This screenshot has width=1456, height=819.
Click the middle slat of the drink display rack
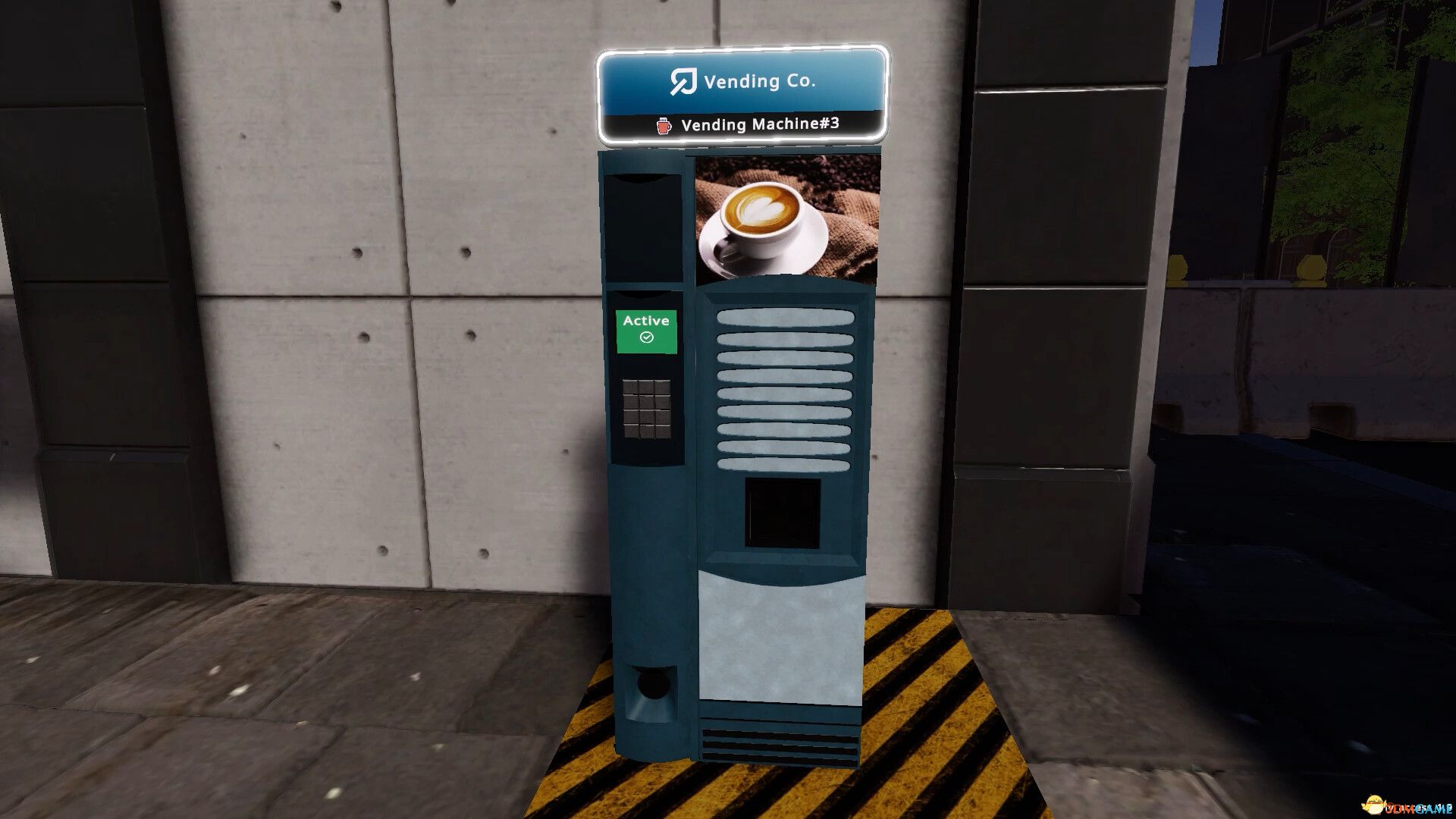(x=785, y=394)
